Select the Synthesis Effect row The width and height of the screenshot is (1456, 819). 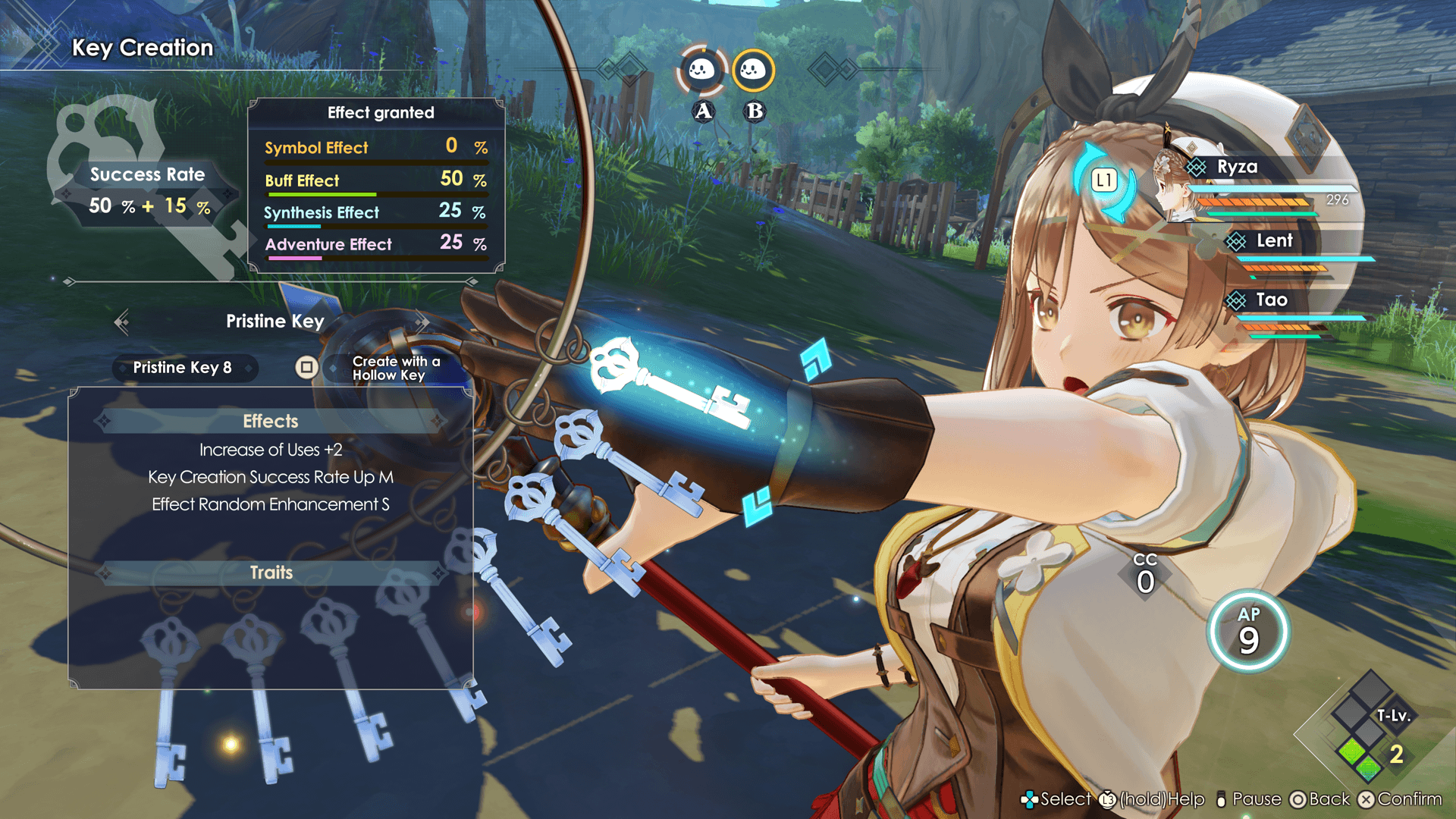click(x=375, y=212)
